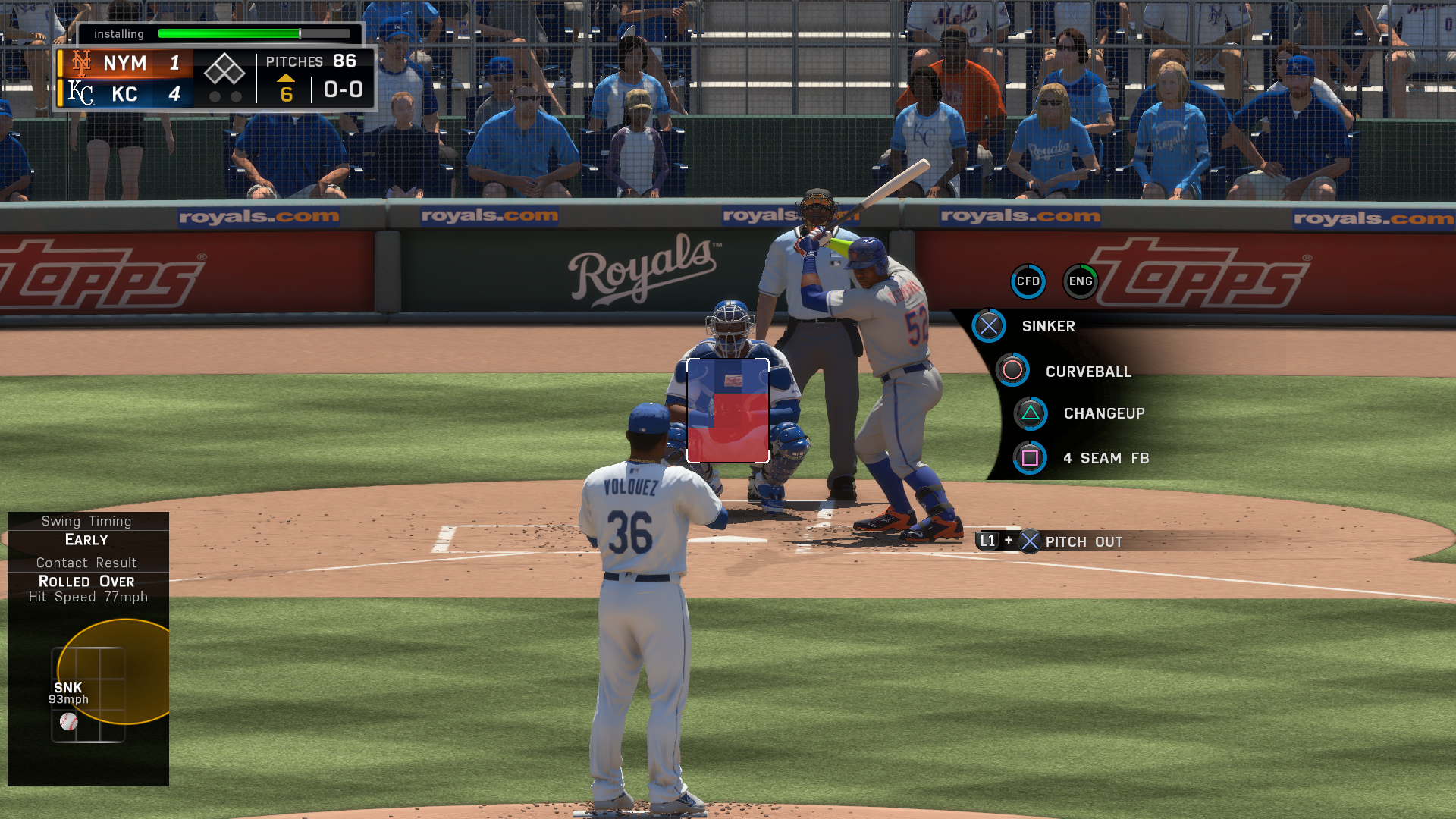Click the Swing Timing Early label
Image resolution: width=1456 pixels, height=819 pixels.
point(86,540)
